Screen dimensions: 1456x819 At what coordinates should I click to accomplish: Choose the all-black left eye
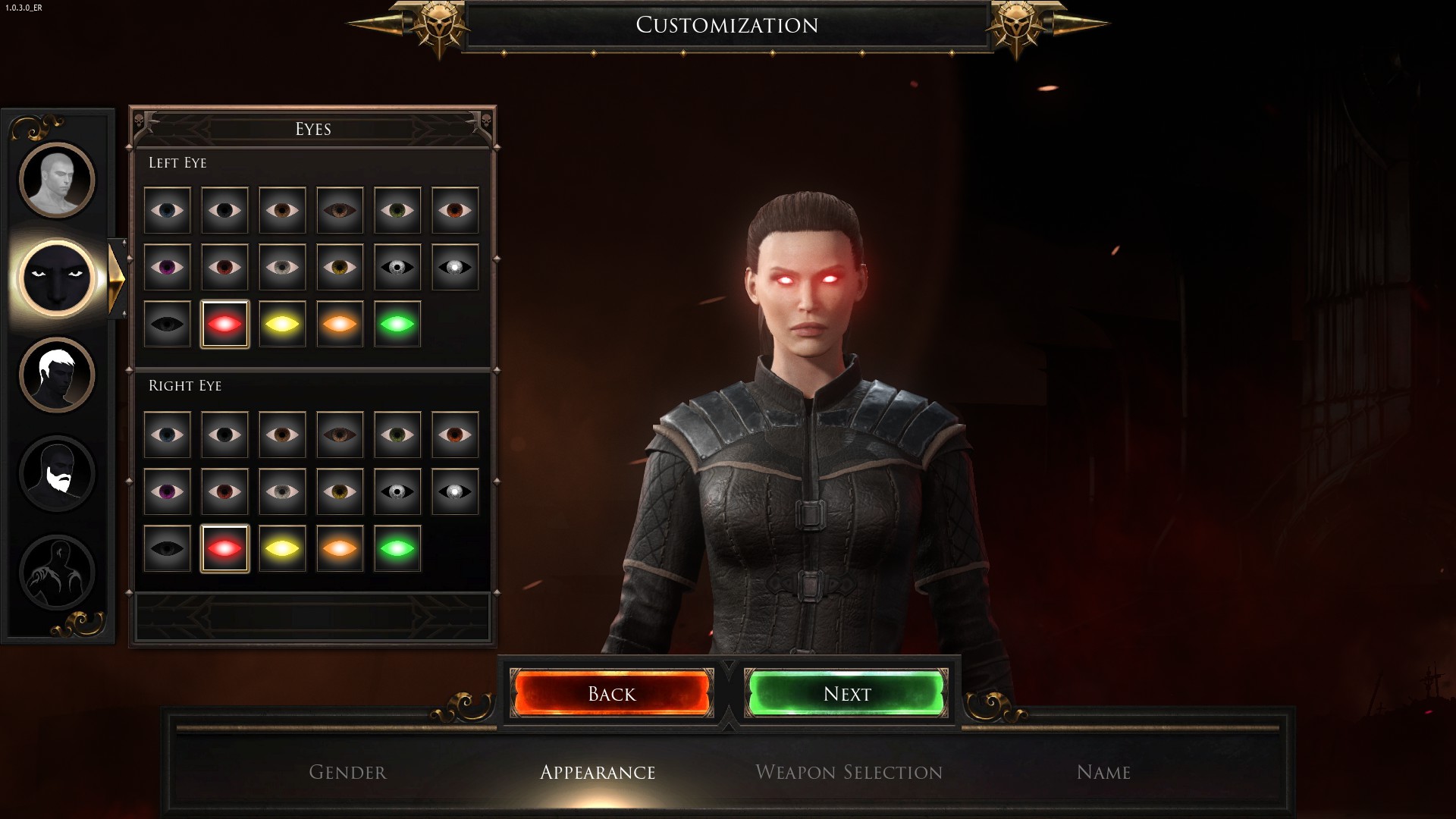[167, 324]
